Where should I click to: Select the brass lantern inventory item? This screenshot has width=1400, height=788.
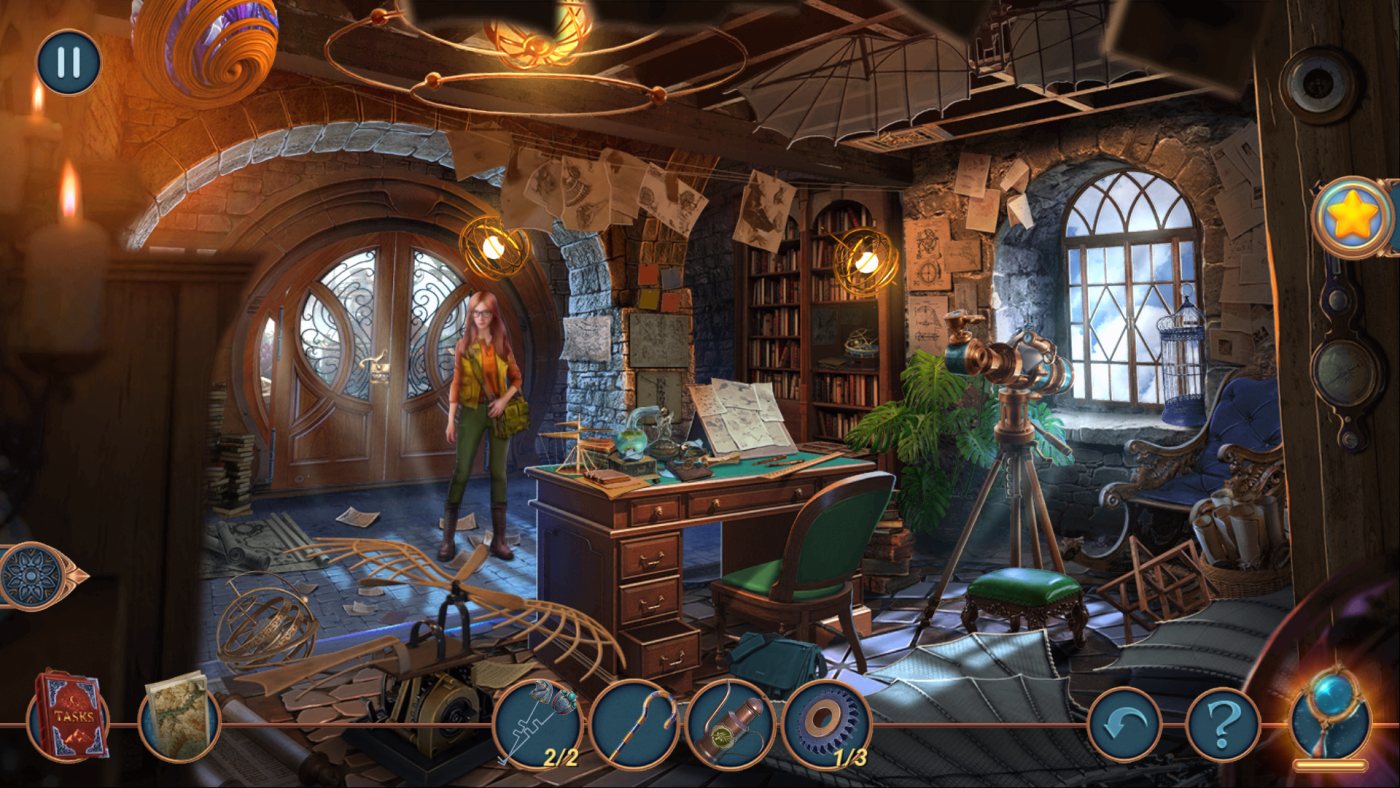click(730, 724)
